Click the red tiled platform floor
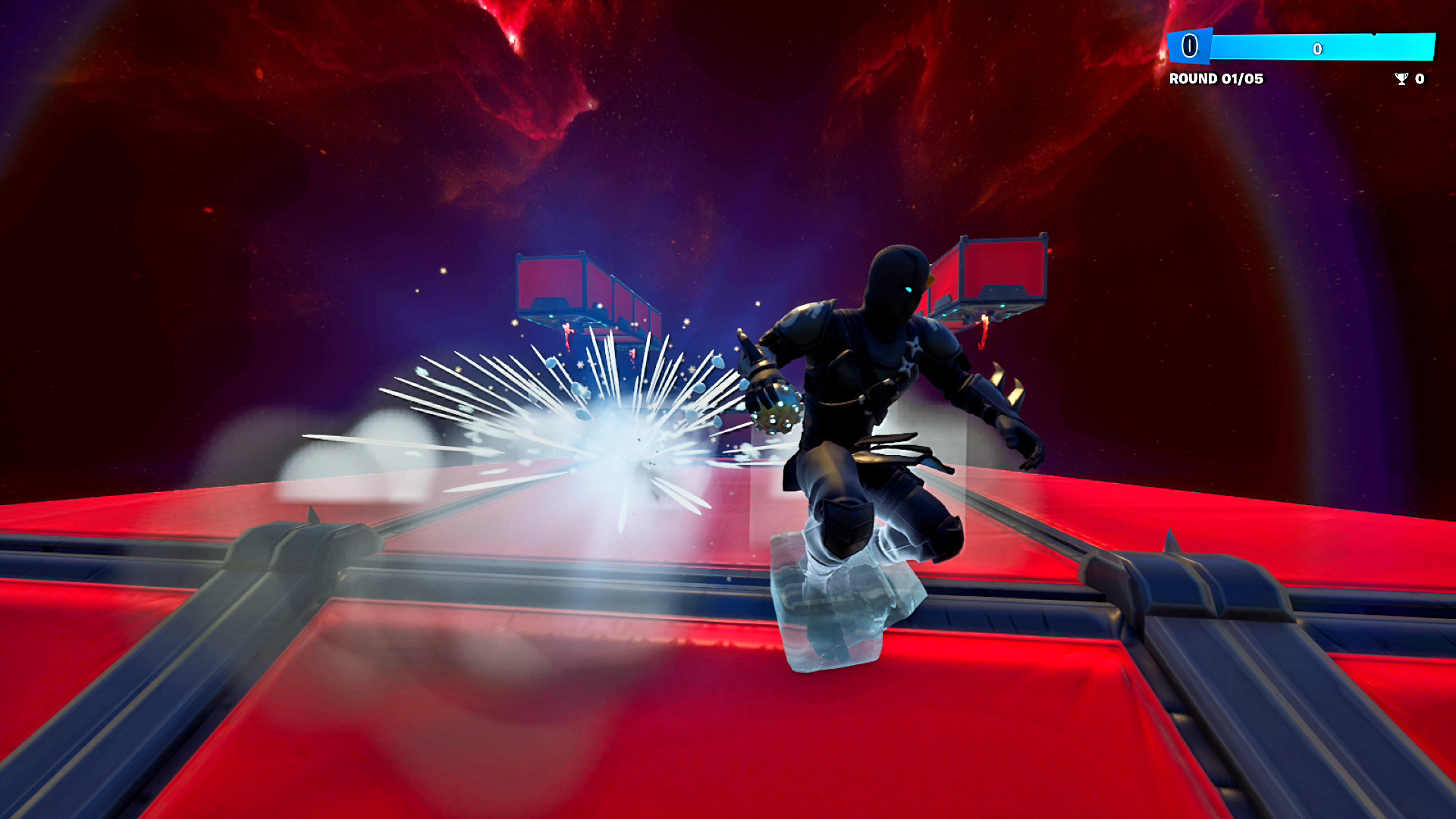This screenshot has height=819, width=1456. (x=531, y=720)
